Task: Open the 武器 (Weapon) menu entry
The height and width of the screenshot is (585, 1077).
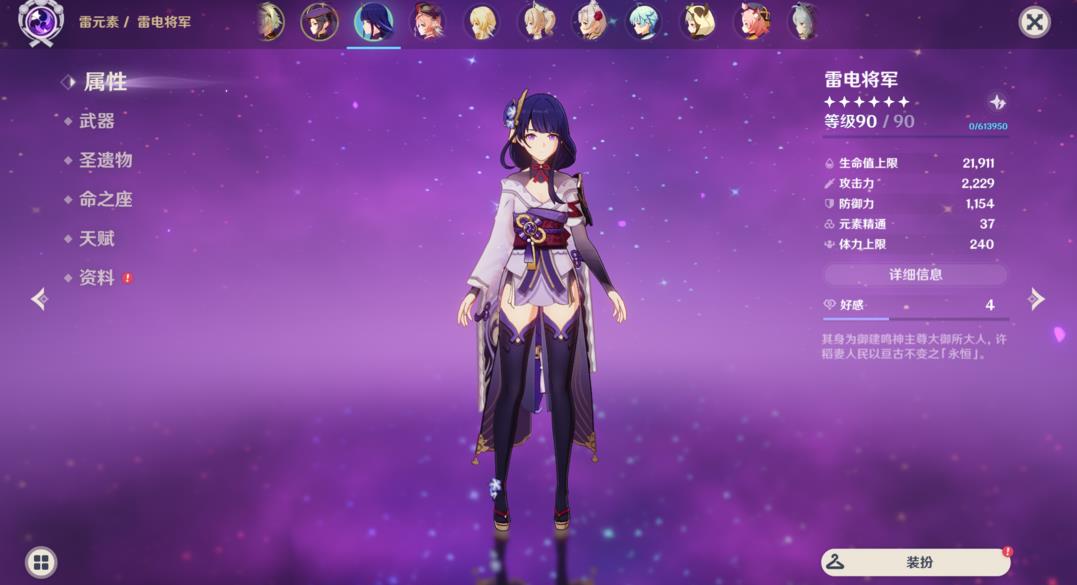Action: 97,121
